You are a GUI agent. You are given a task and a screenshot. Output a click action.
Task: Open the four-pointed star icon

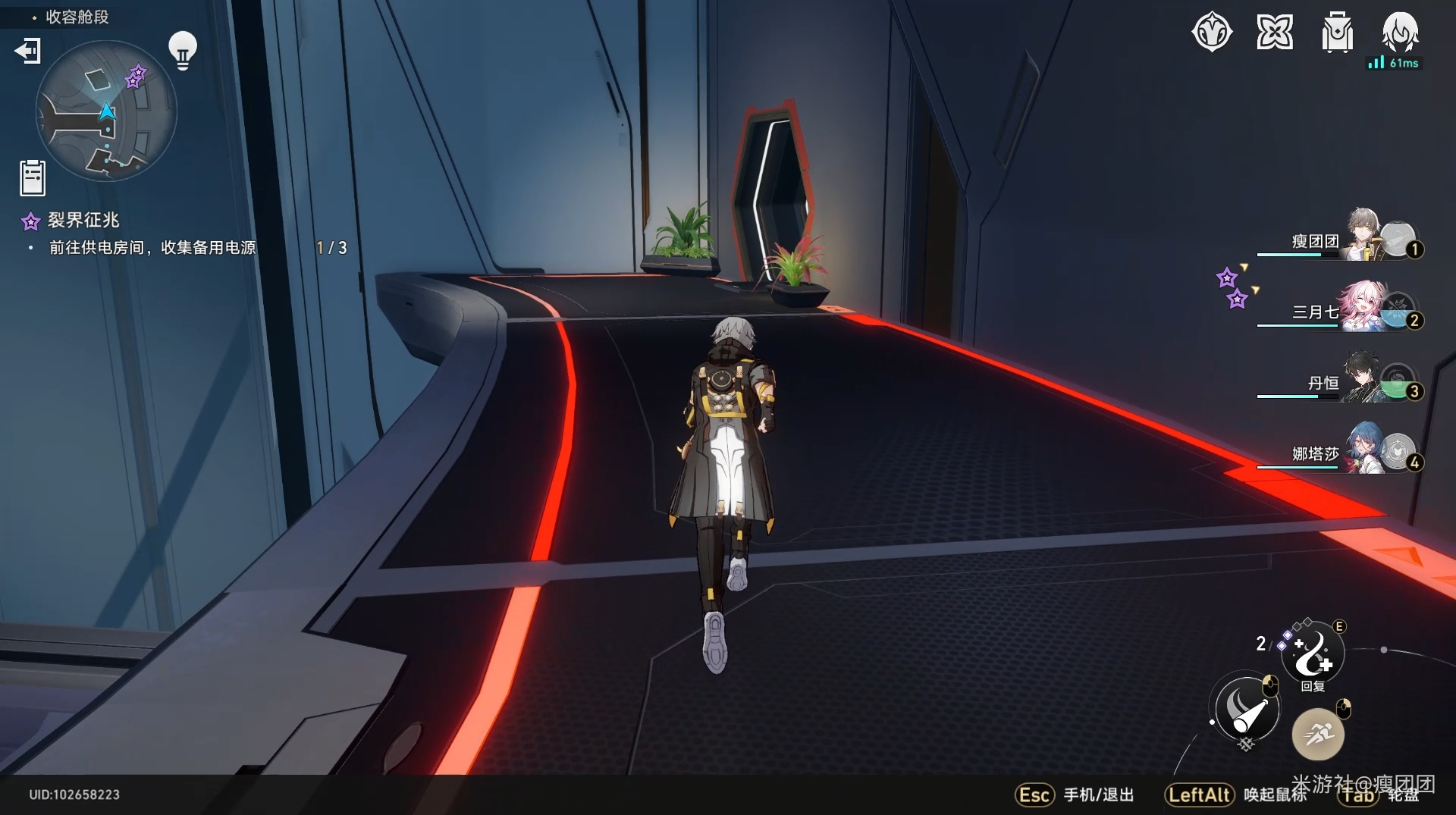tap(1275, 33)
